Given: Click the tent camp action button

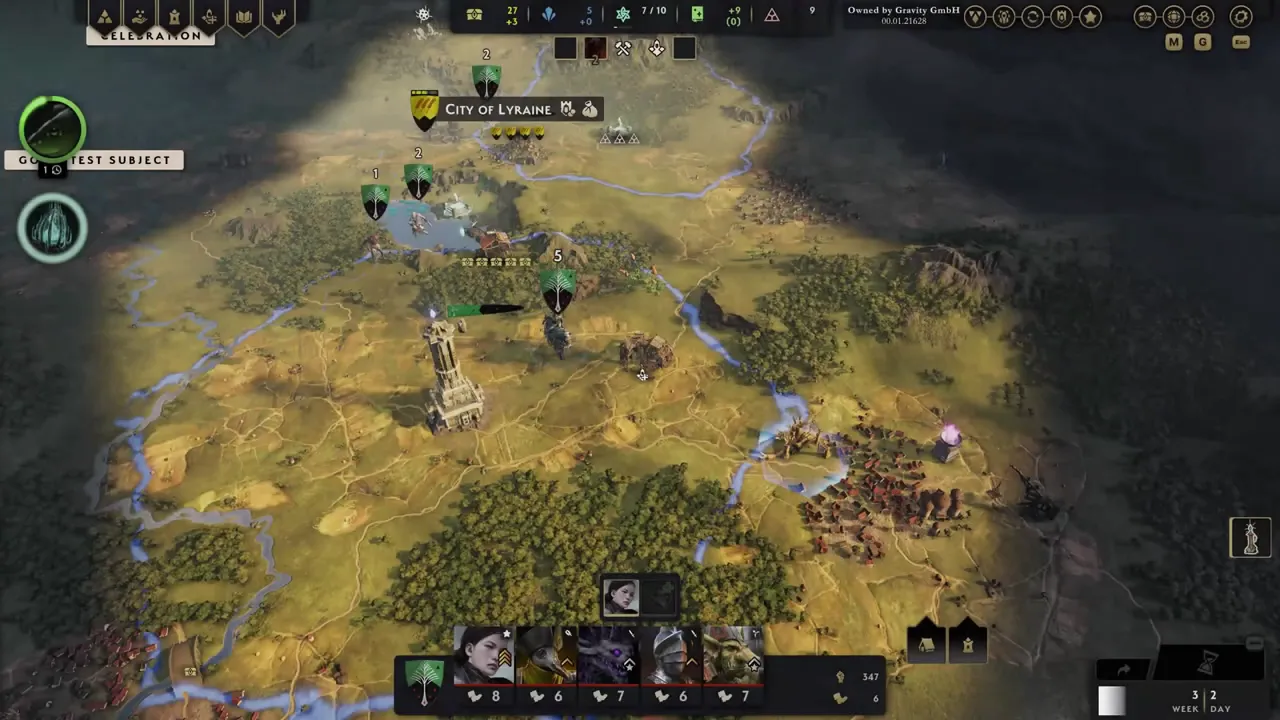Looking at the screenshot, I should (926, 645).
